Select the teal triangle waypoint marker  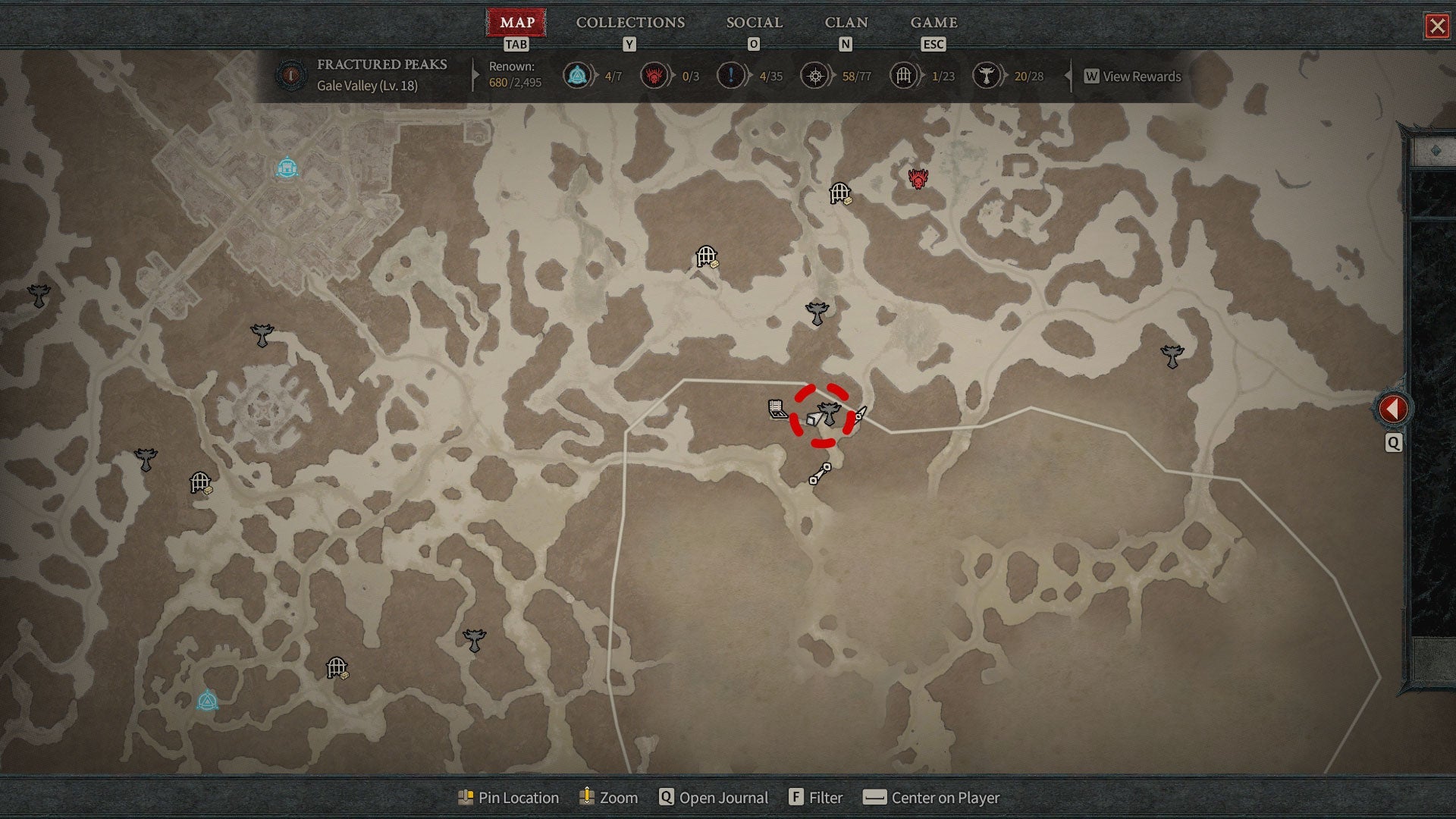(207, 700)
